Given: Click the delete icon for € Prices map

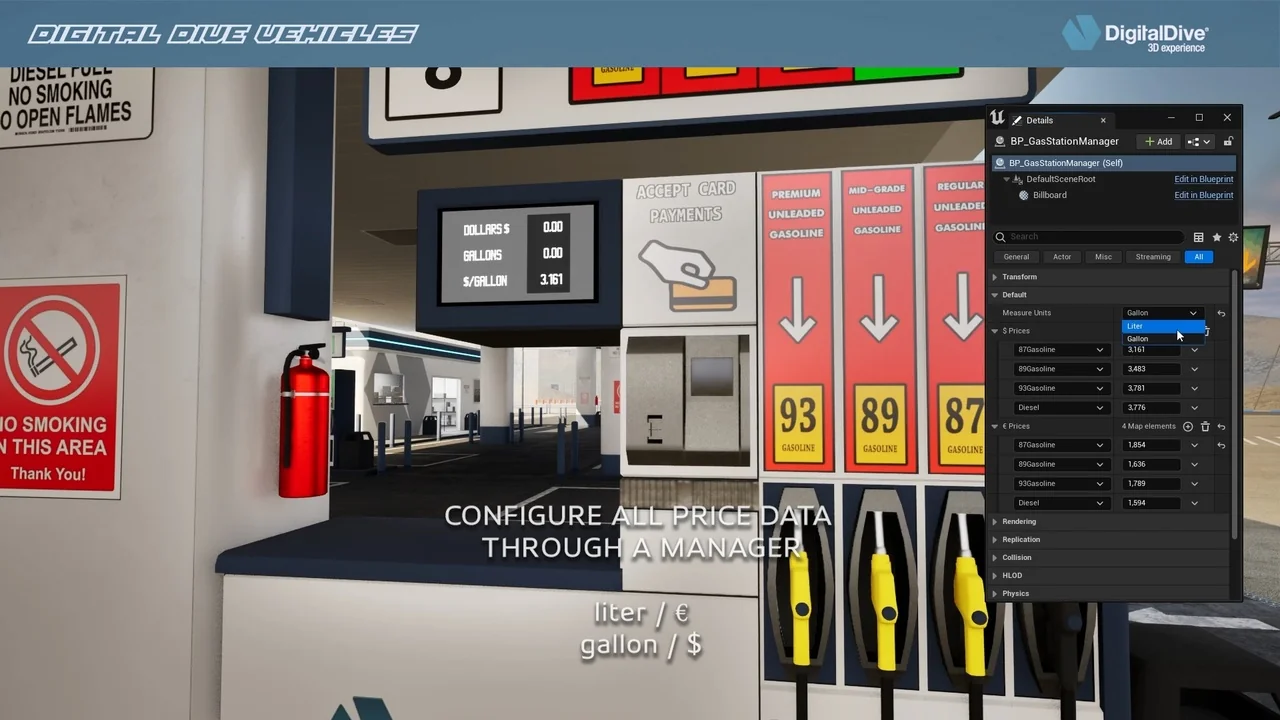Looking at the screenshot, I should [1206, 426].
